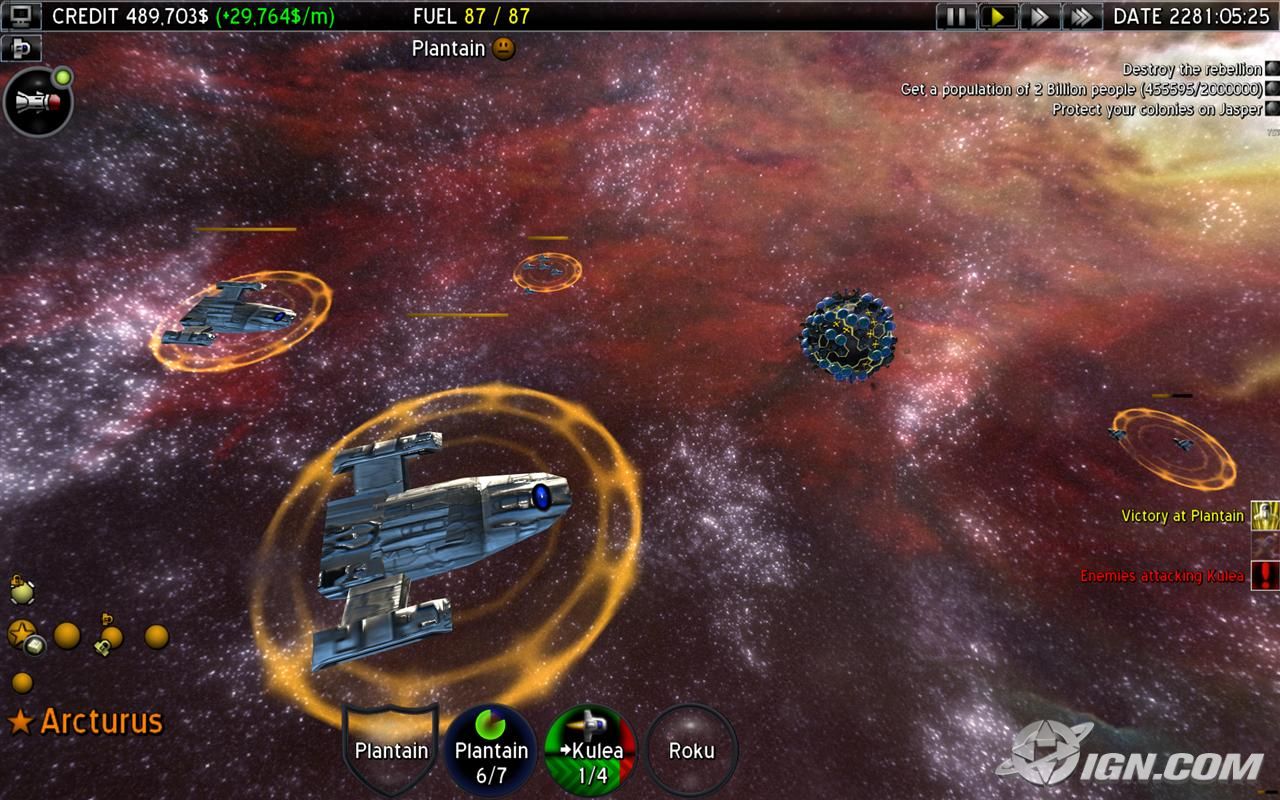
Task: Select the pale green planet on the system map
Action: tap(21, 593)
